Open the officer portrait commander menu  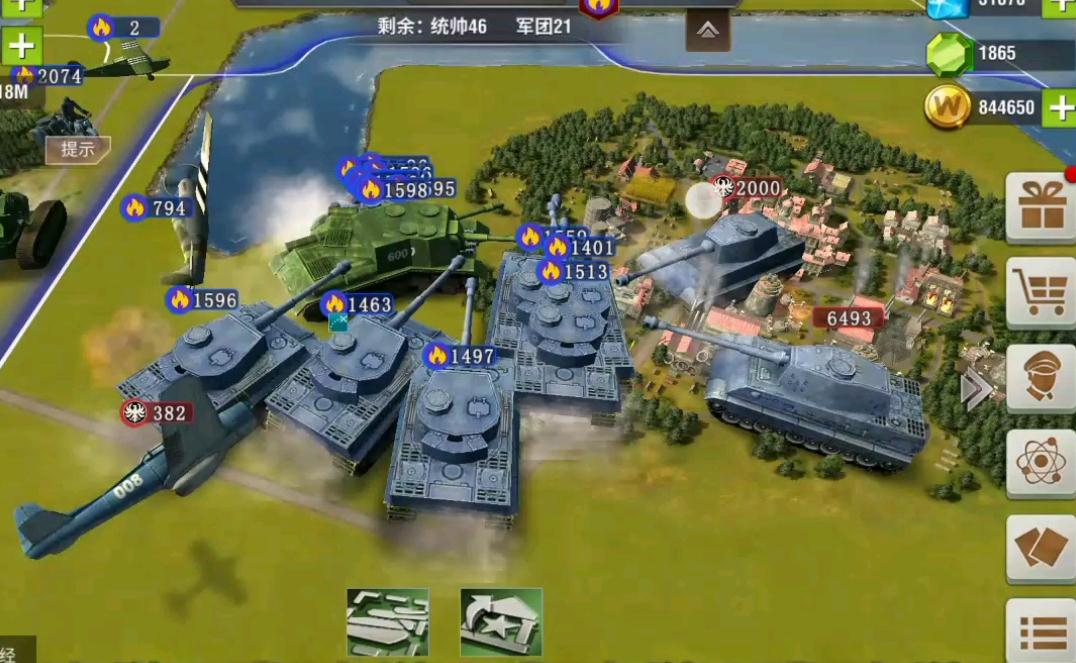pos(1039,378)
